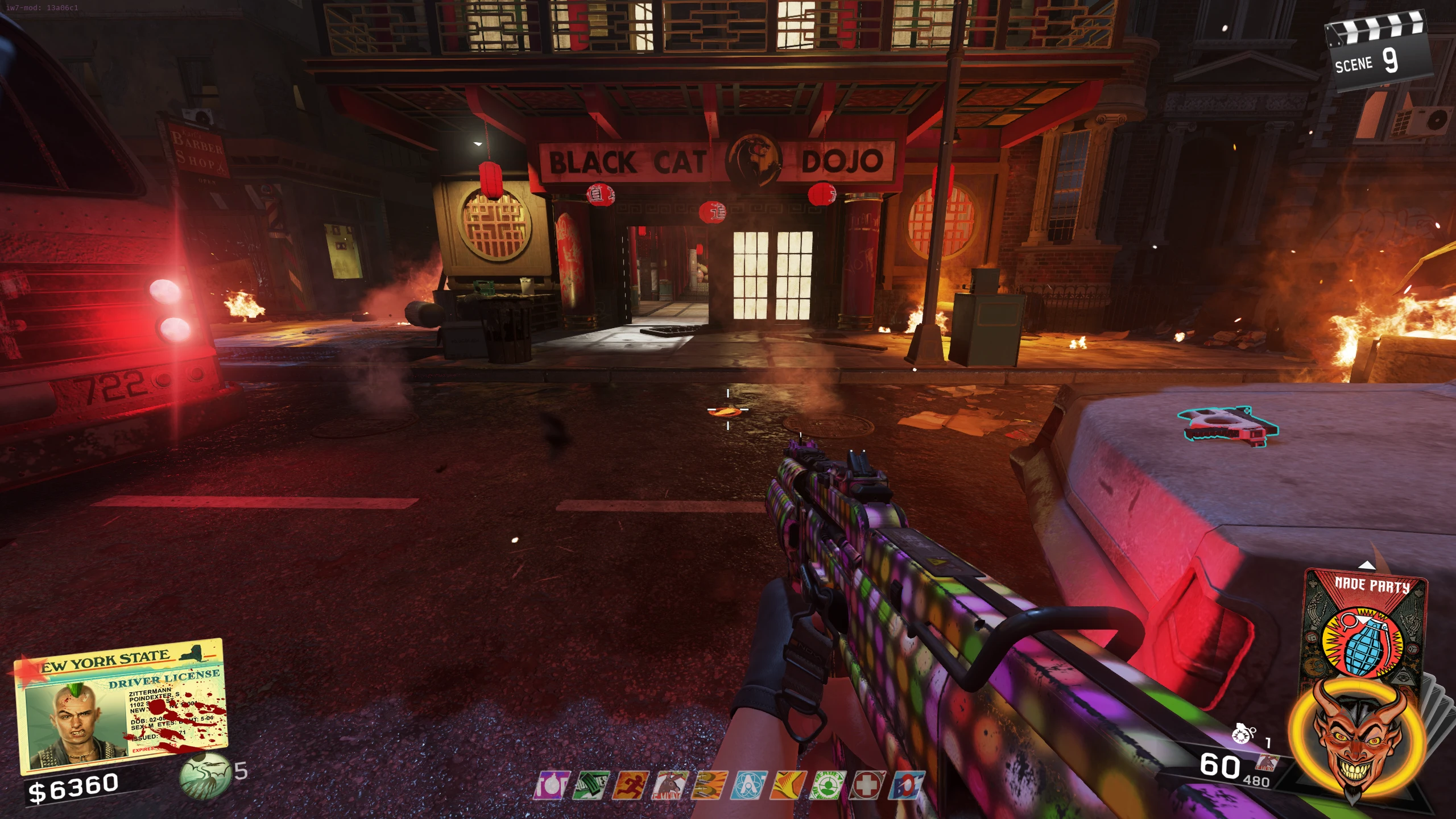The height and width of the screenshot is (819, 1456).
Task: Click the Up 'N Atoms atom perk
Action: click(x=748, y=785)
